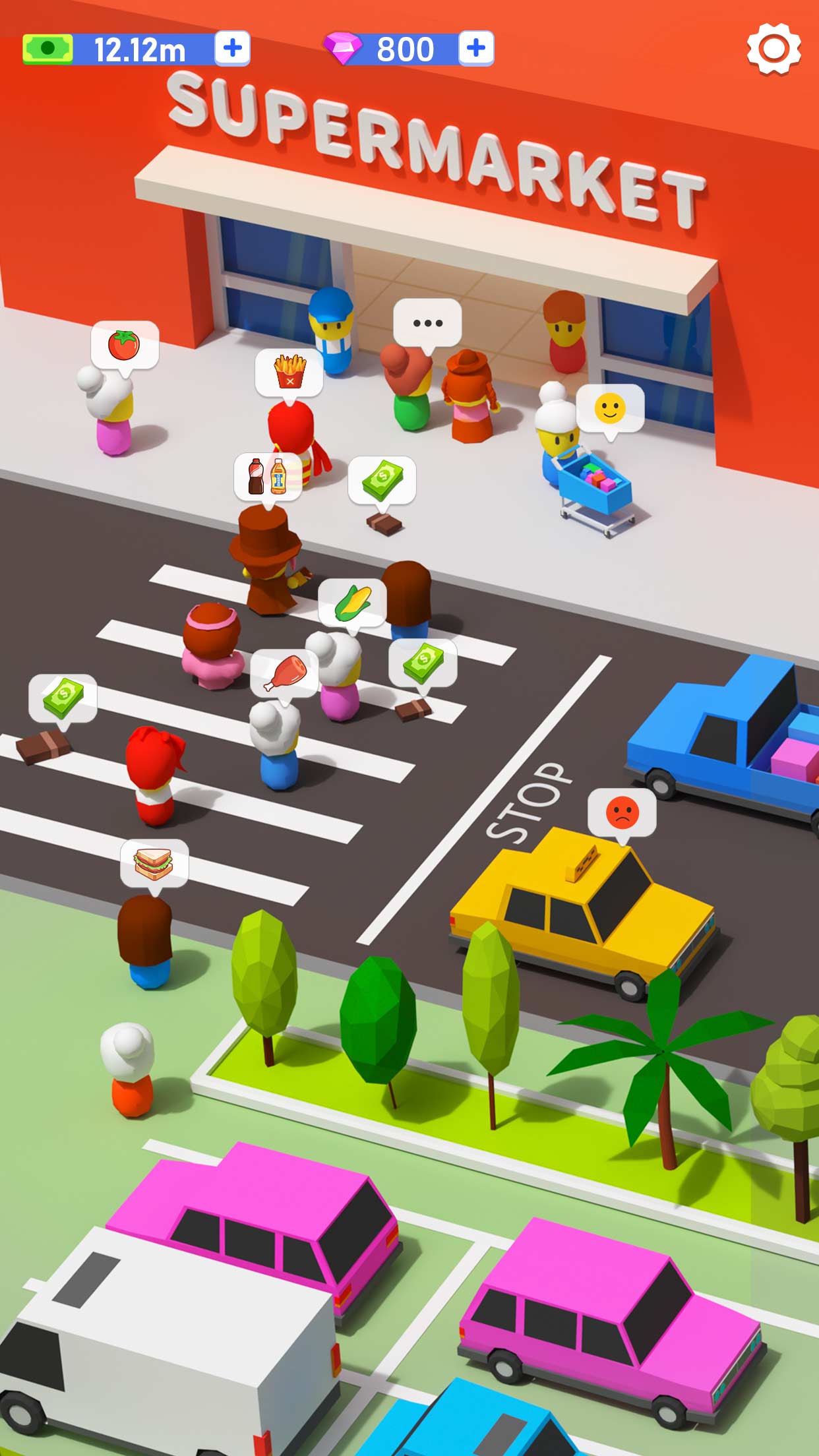Buy more gems with the plus button
The height and width of the screenshot is (1456, 819).
(476, 48)
